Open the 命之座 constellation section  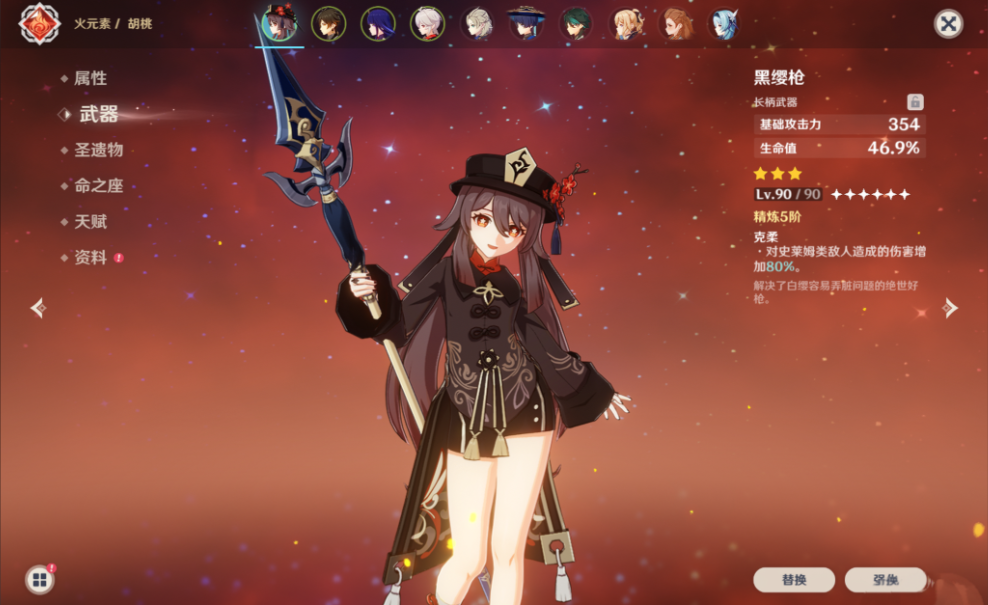98,186
